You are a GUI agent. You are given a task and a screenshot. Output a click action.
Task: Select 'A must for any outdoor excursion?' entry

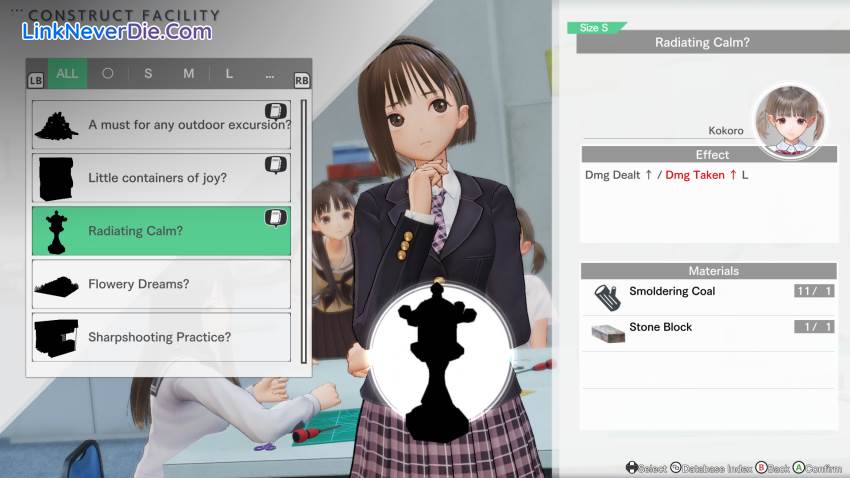161,125
